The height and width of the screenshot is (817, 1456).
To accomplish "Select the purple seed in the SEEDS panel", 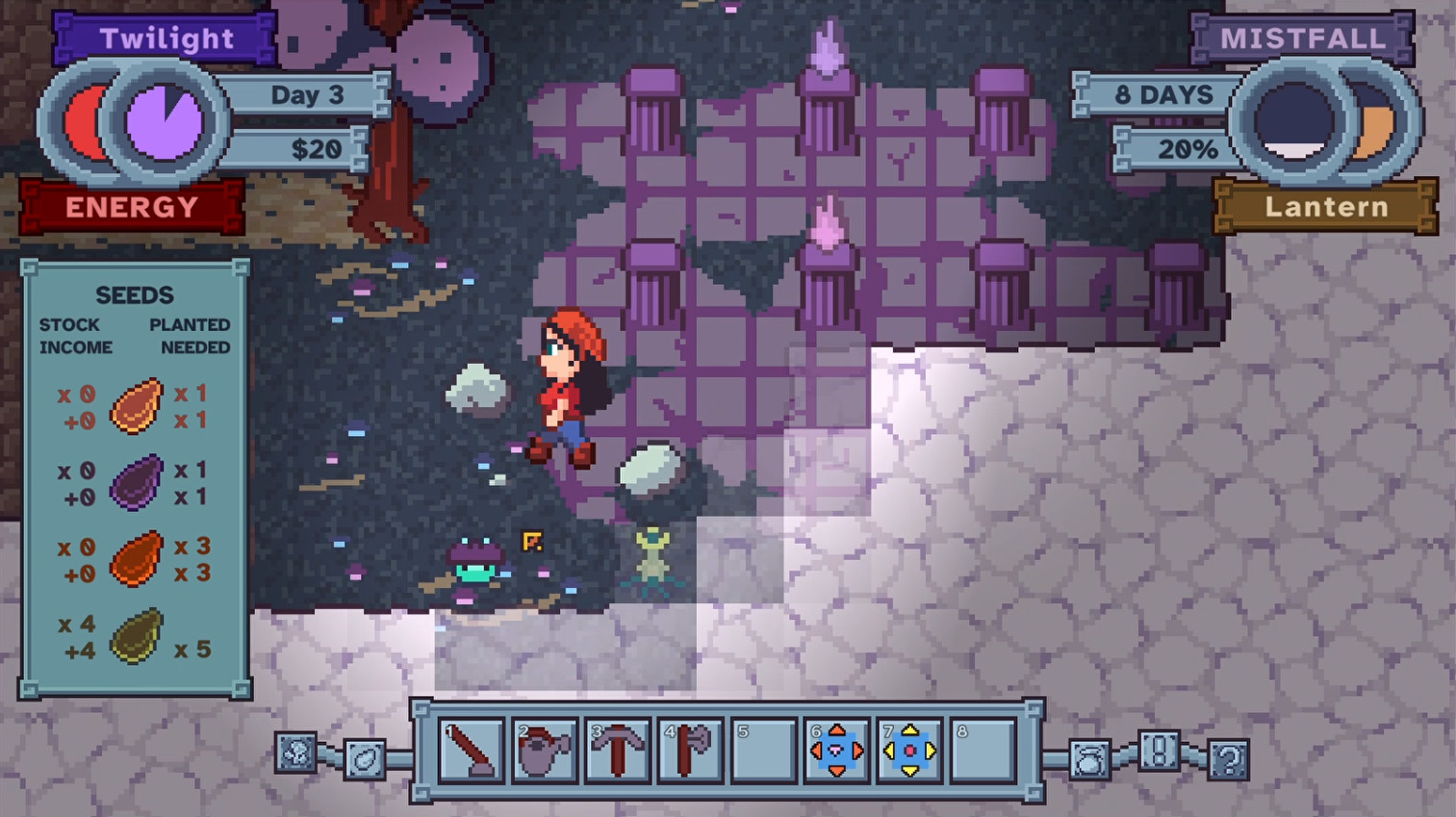I will pyautogui.click(x=135, y=482).
